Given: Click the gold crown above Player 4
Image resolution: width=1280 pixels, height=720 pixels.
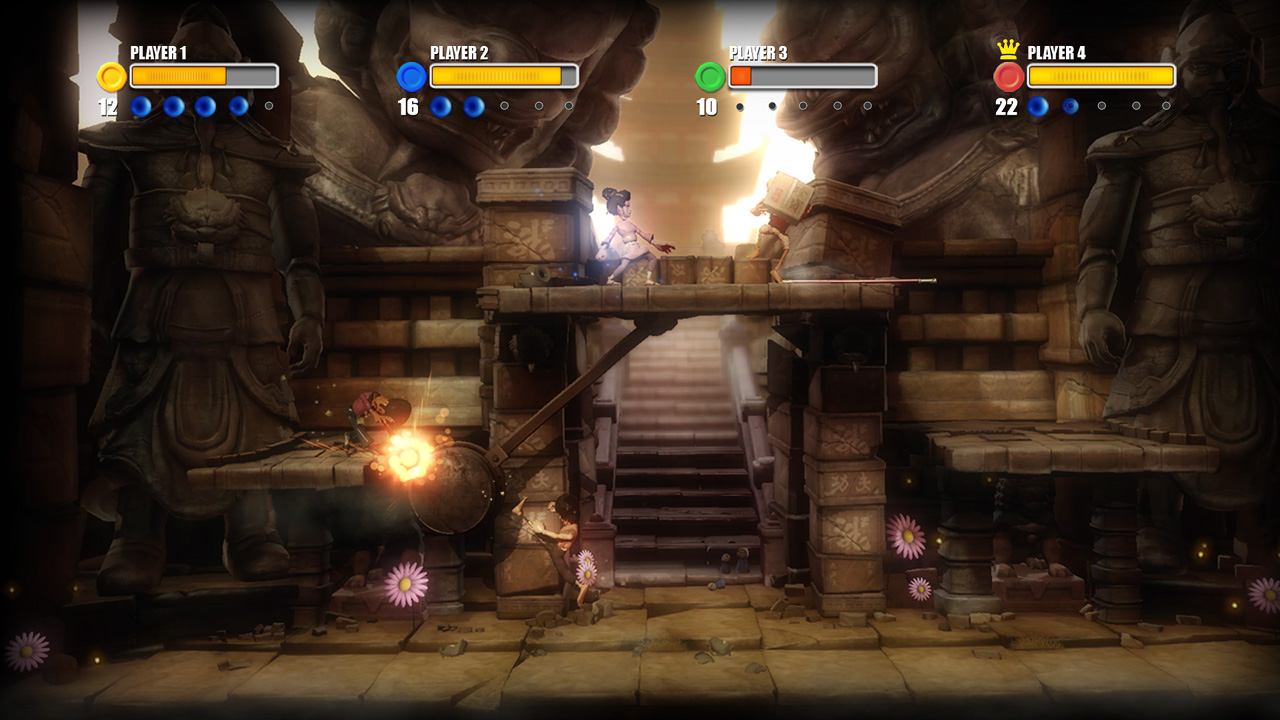Looking at the screenshot, I should pyautogui.click(x=1008, y=50).
